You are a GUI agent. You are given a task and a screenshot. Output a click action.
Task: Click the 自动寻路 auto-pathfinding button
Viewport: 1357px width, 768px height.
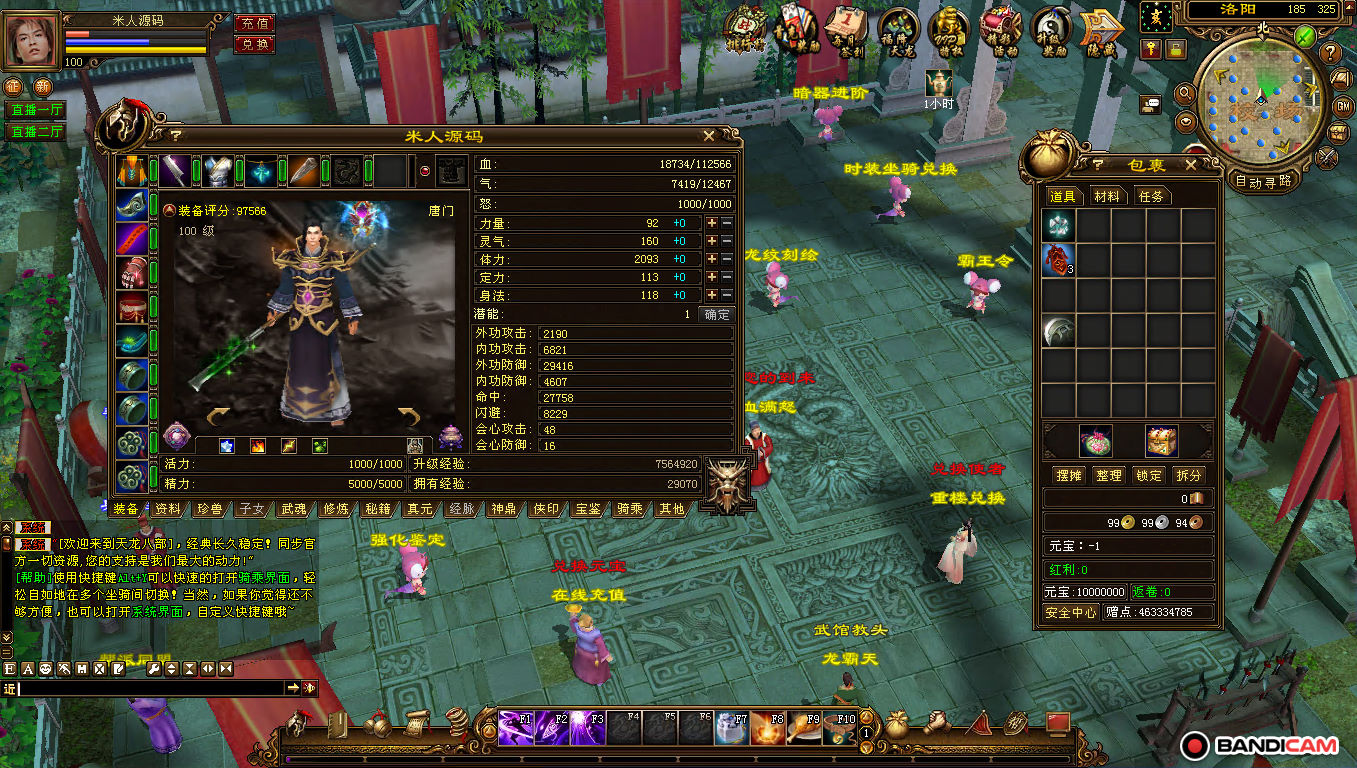(1263, 182)
